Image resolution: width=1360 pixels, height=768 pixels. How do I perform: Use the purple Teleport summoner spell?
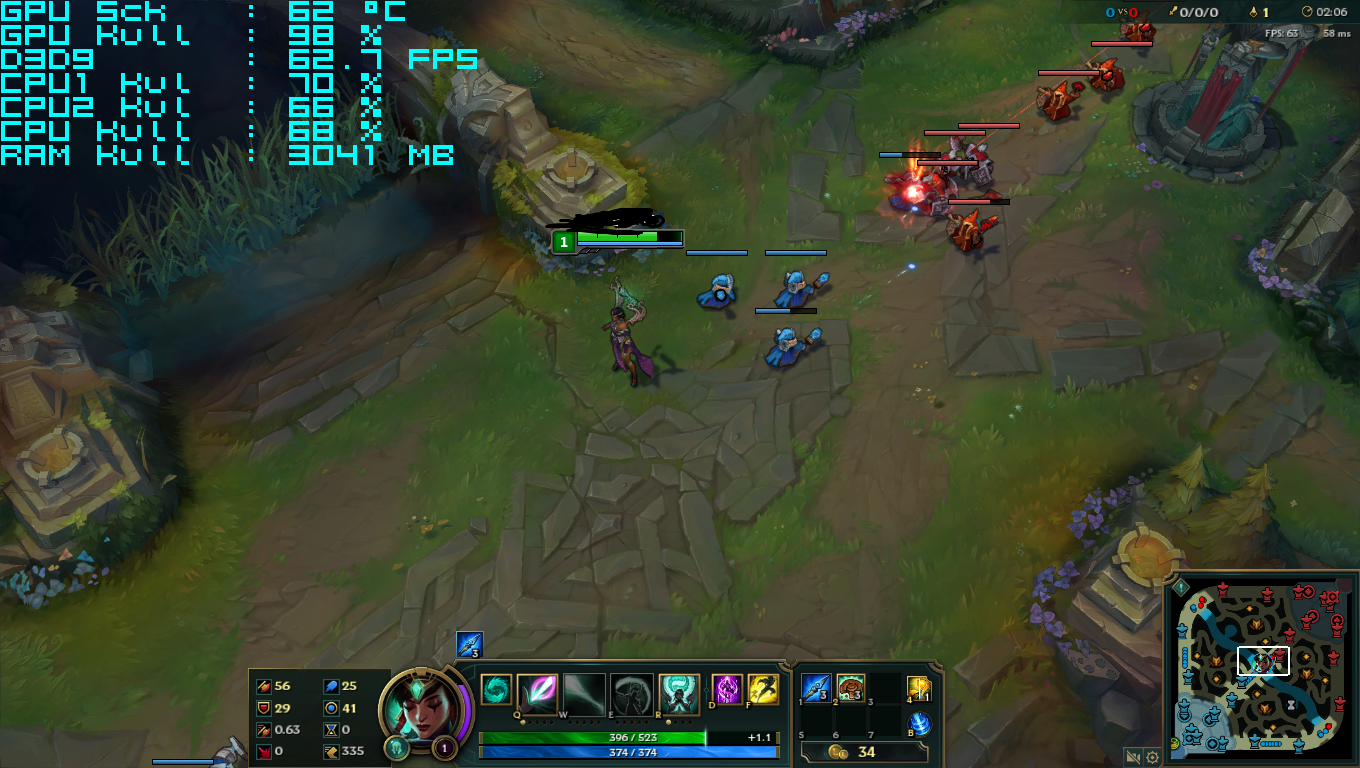pos(726,689)
